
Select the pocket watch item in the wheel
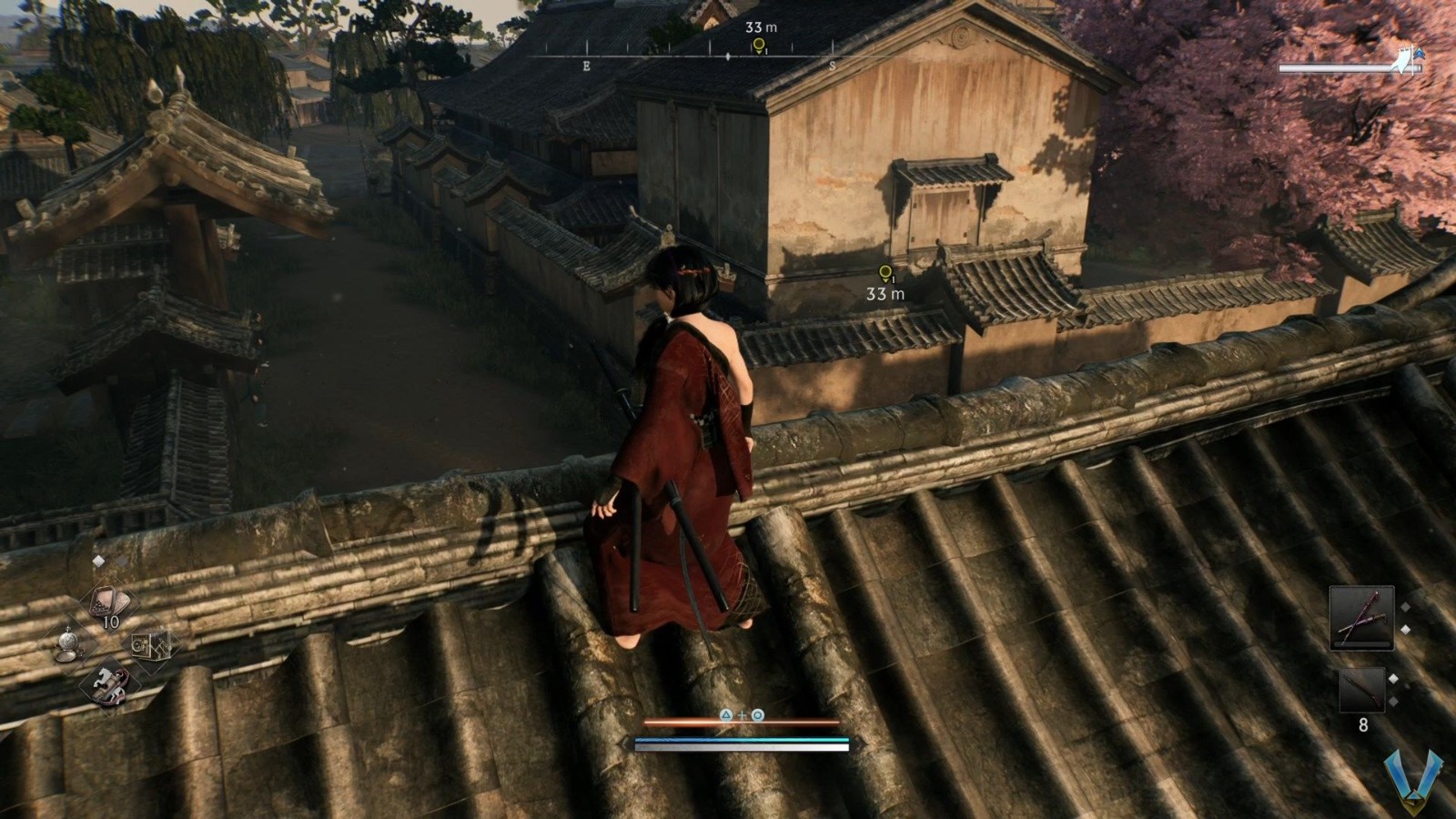coord(69,642)
